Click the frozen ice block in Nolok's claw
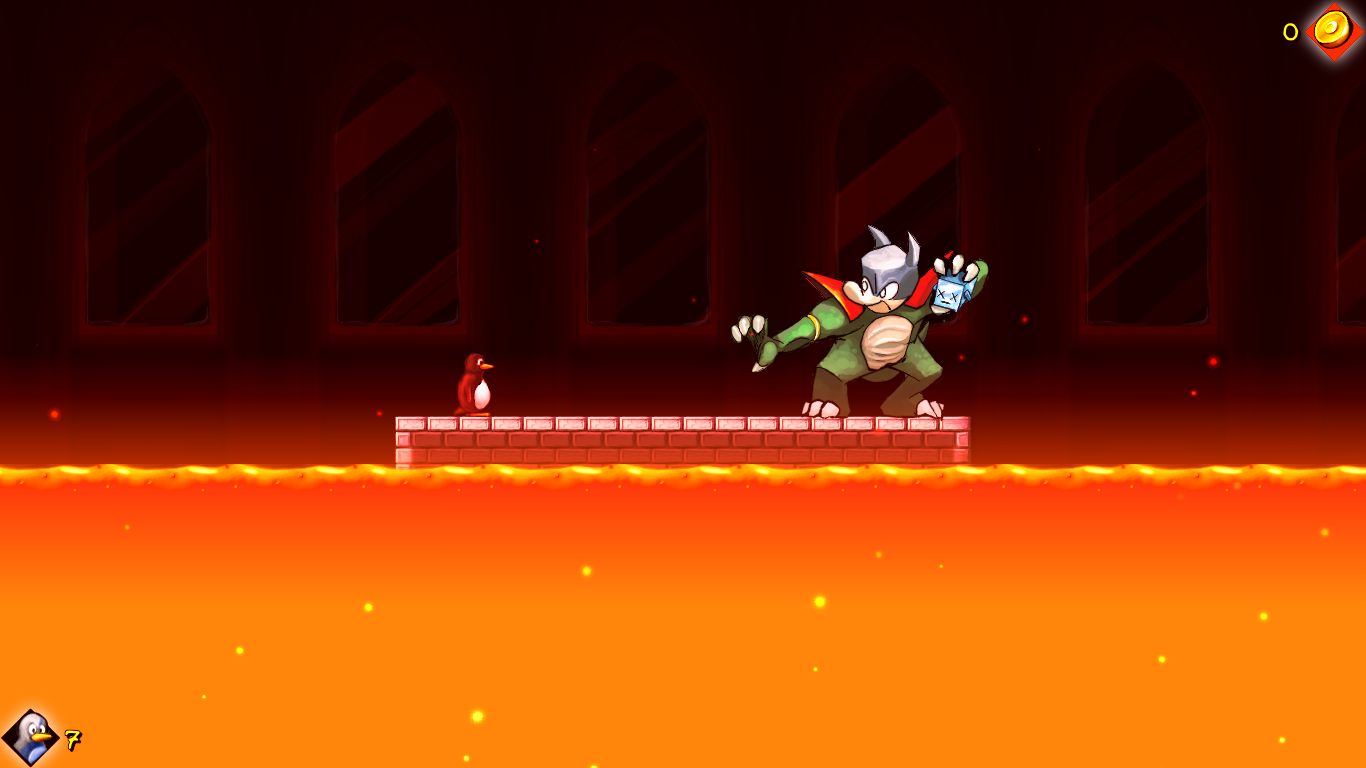The width and height of the screenshot is (1366, 768). (952, 292)
